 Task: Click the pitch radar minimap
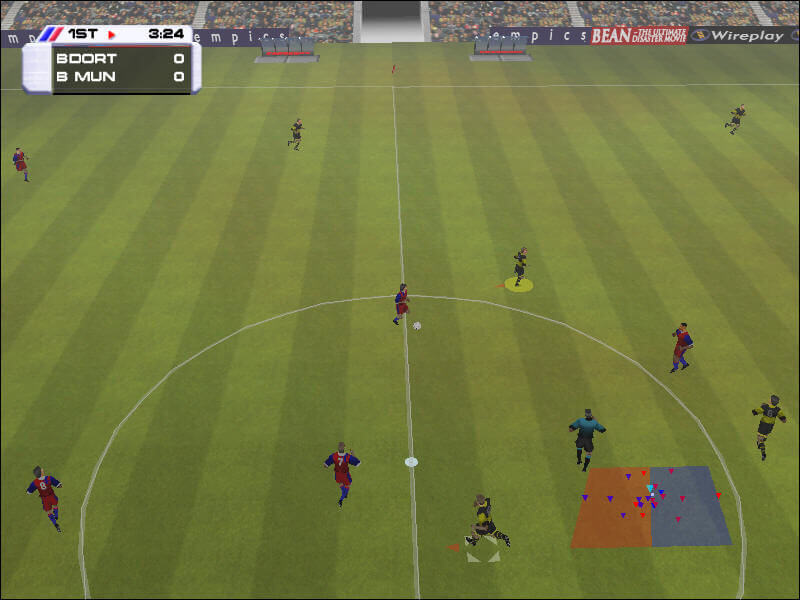pos(651,506)
